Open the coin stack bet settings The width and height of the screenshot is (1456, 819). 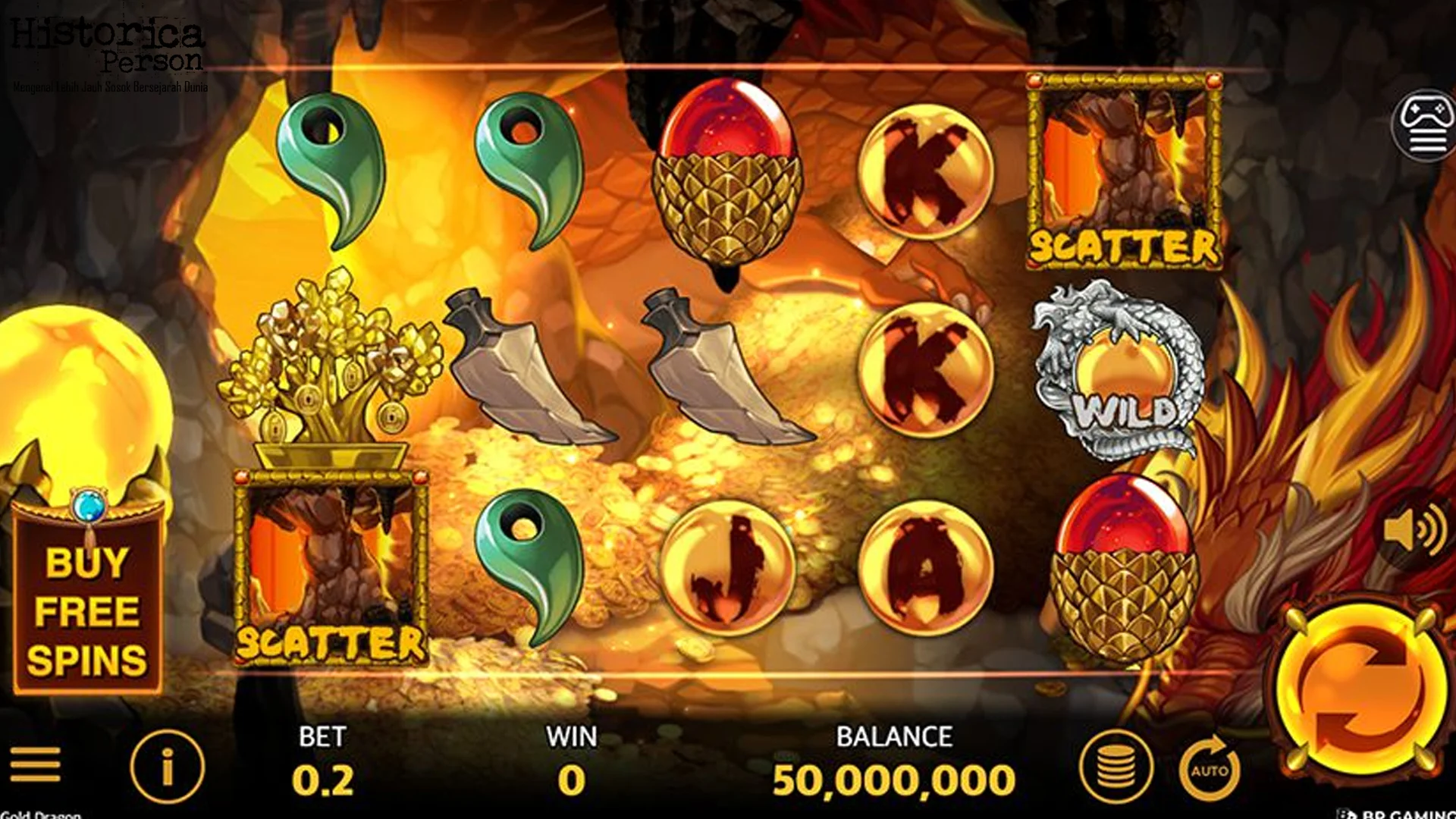(x=1116, y=767)
